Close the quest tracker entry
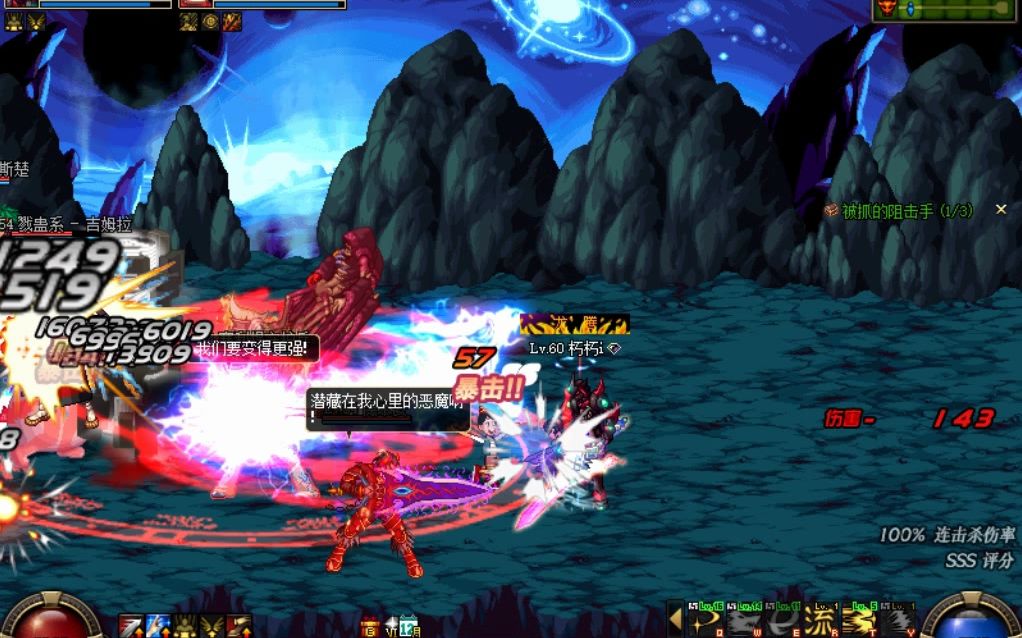The width and height of the screenshot is (1022, 638). 1000,210
